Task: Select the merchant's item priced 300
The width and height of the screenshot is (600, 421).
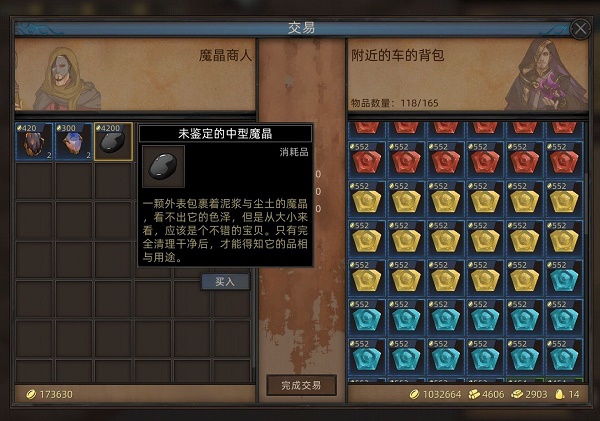Action: (73, 141)
